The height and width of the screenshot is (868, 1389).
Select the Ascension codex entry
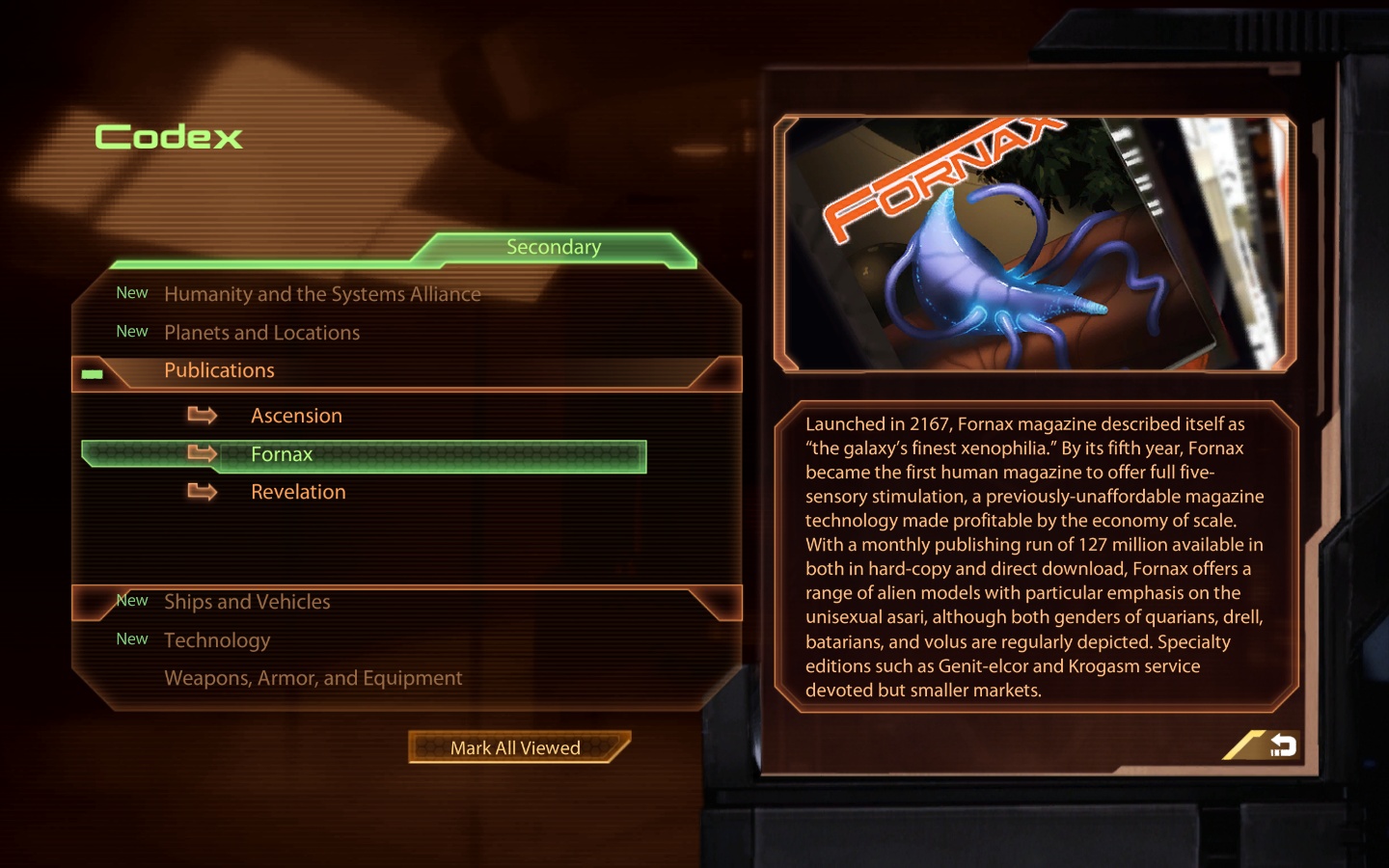(x=296, y=416)
